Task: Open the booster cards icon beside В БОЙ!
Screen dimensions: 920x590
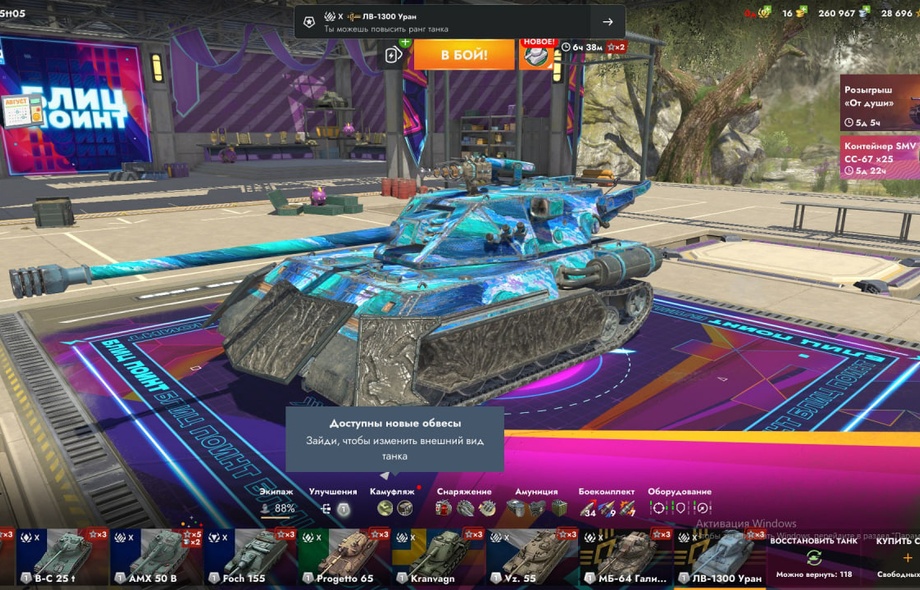Action: pyautogui.click(x=396, y=54)
